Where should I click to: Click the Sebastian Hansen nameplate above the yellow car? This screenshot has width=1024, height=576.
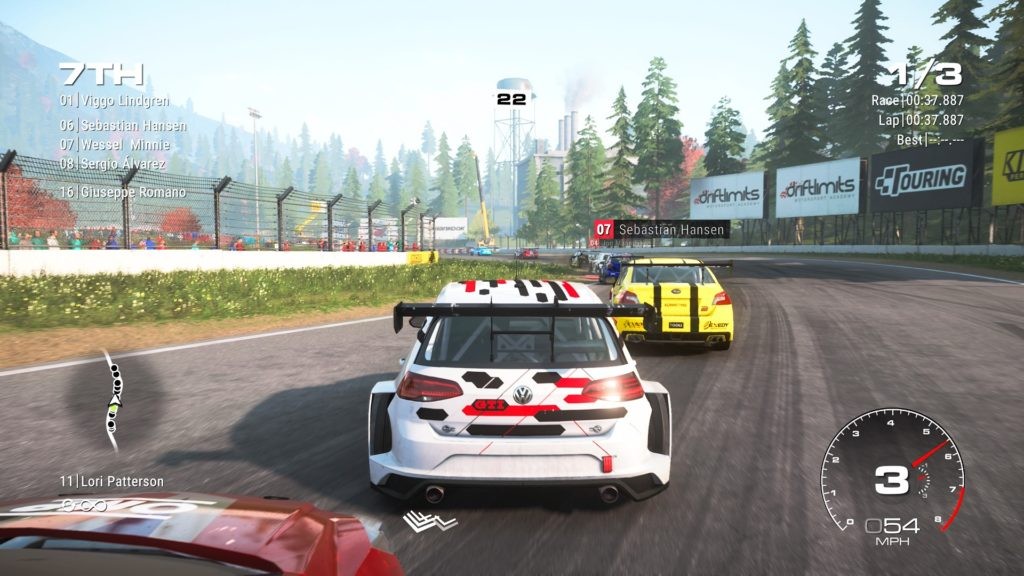(661, 230)
